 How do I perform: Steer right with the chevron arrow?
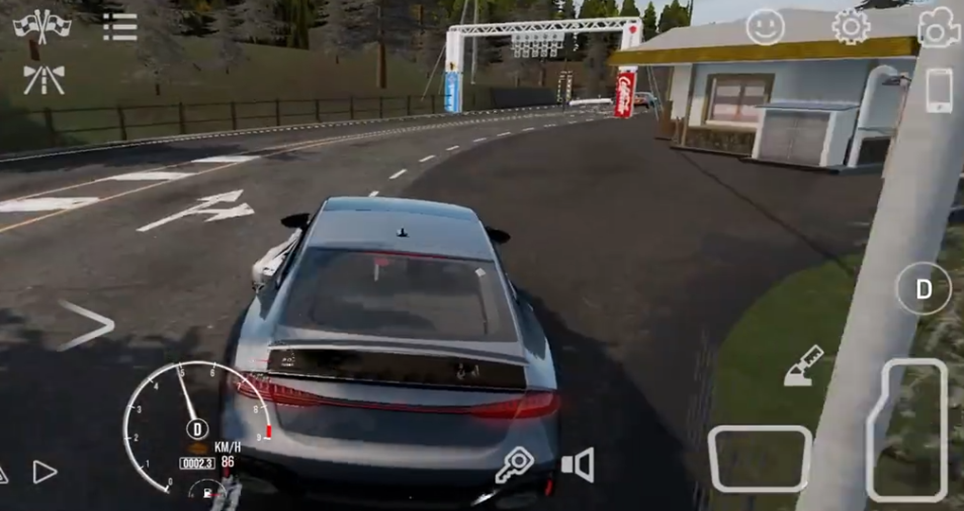(x=87, y=325)
